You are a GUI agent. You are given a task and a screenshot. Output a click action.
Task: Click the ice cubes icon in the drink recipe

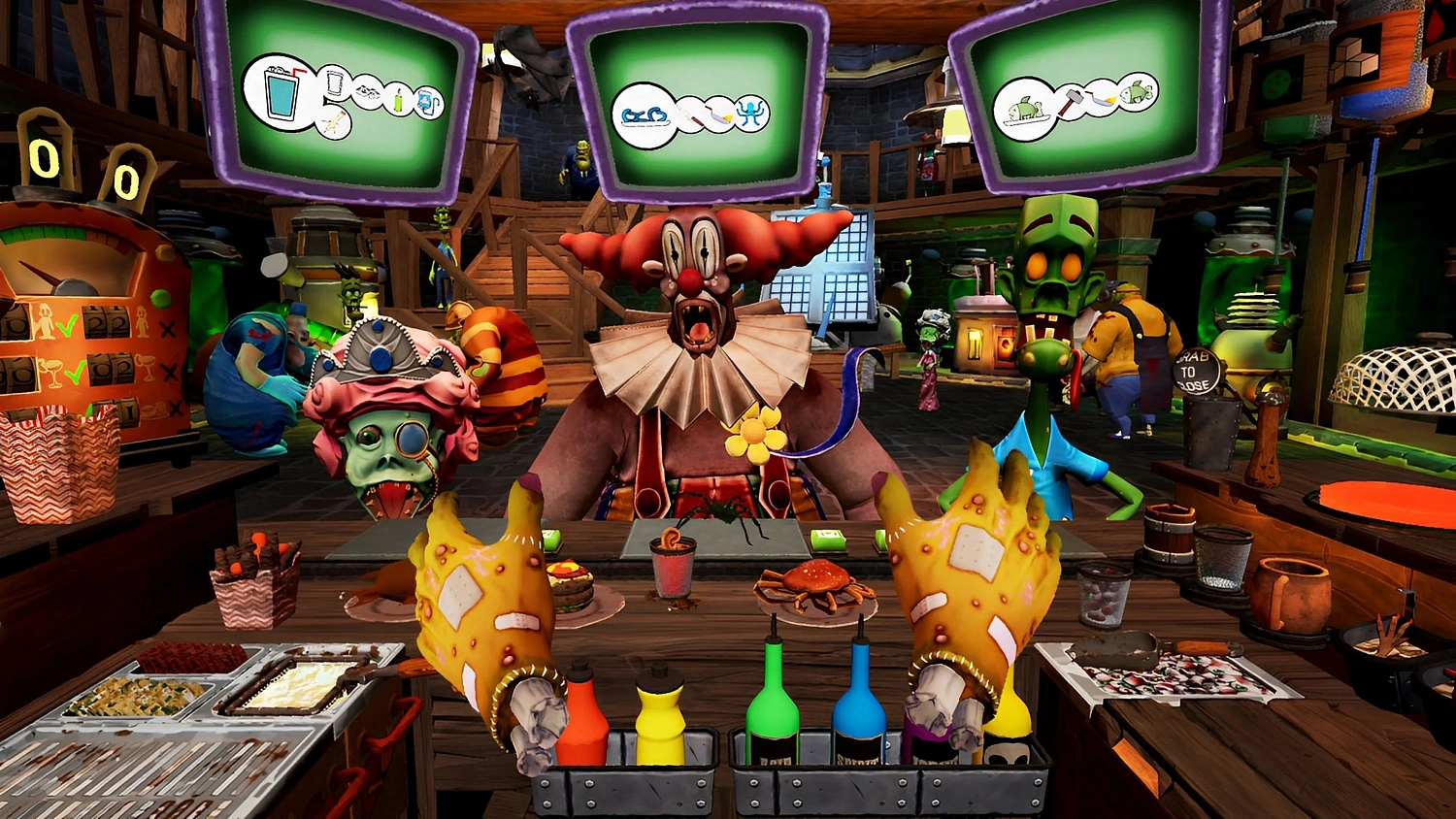368,91
